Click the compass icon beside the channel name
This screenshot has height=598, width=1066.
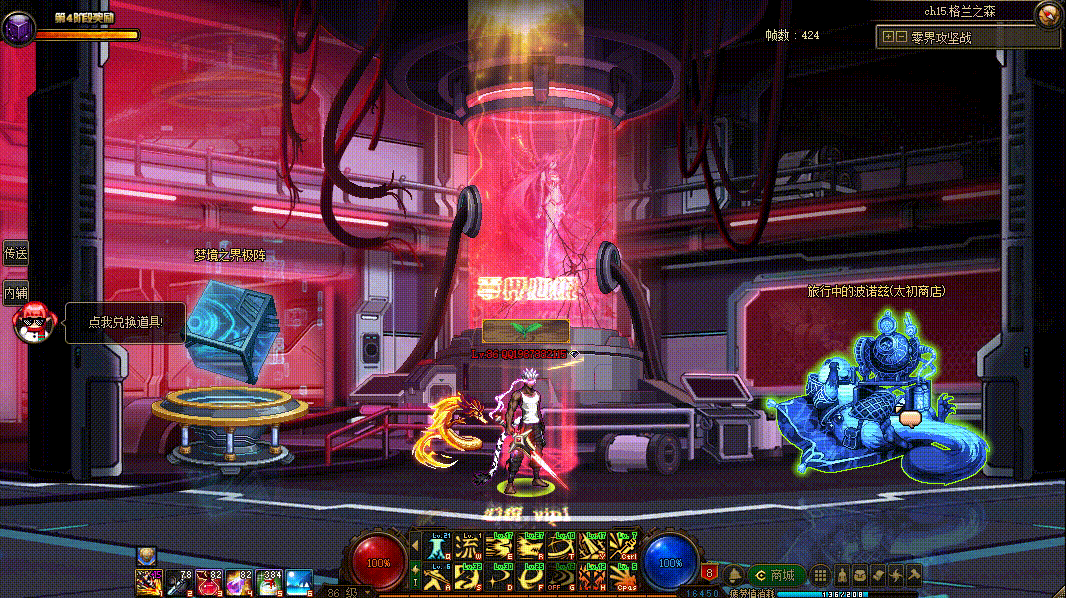point(1047,14)
